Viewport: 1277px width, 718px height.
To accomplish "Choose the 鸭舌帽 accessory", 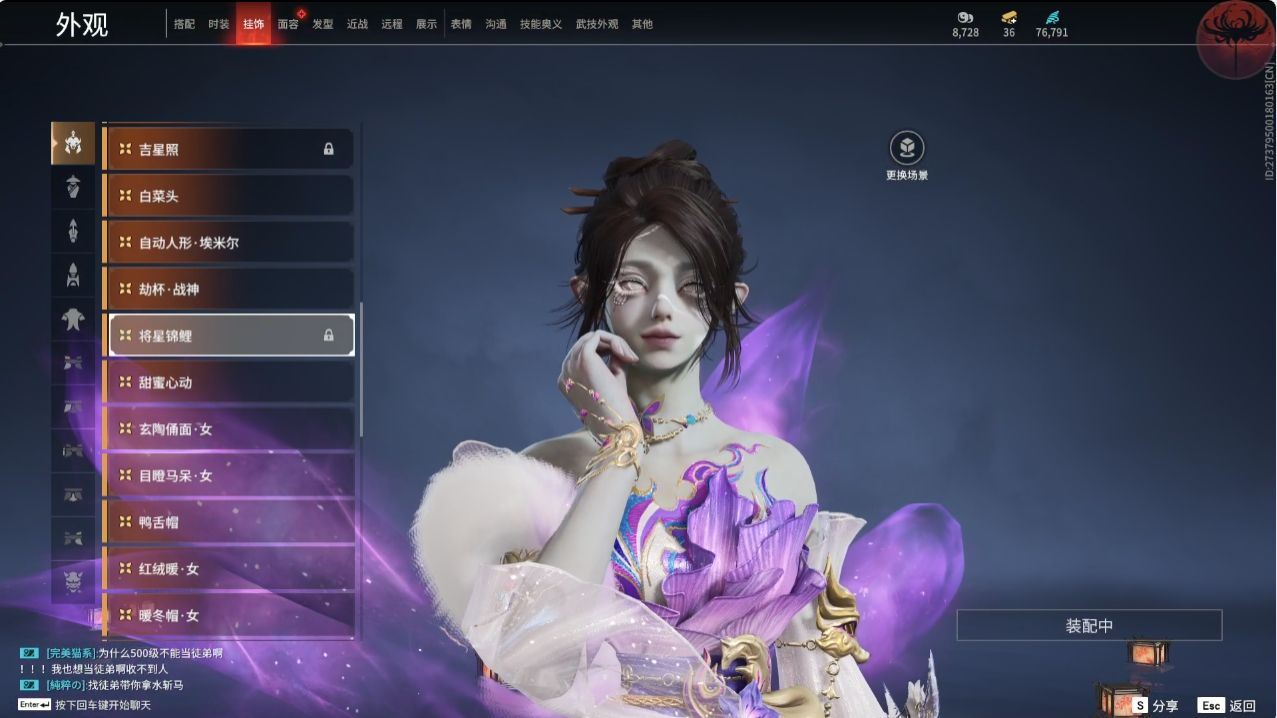I will [x=229, y=522].
